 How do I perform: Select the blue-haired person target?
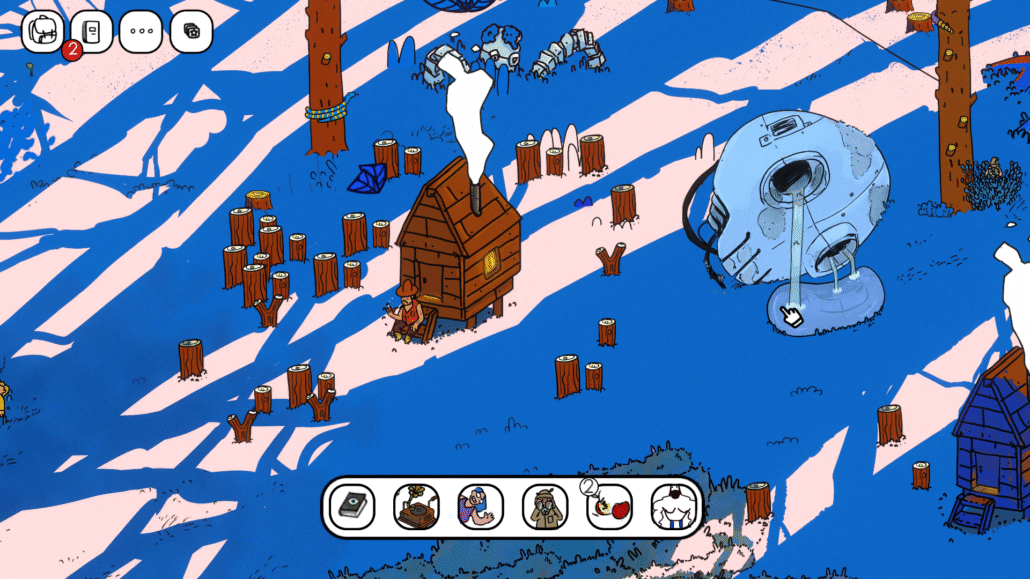point(480,507)
